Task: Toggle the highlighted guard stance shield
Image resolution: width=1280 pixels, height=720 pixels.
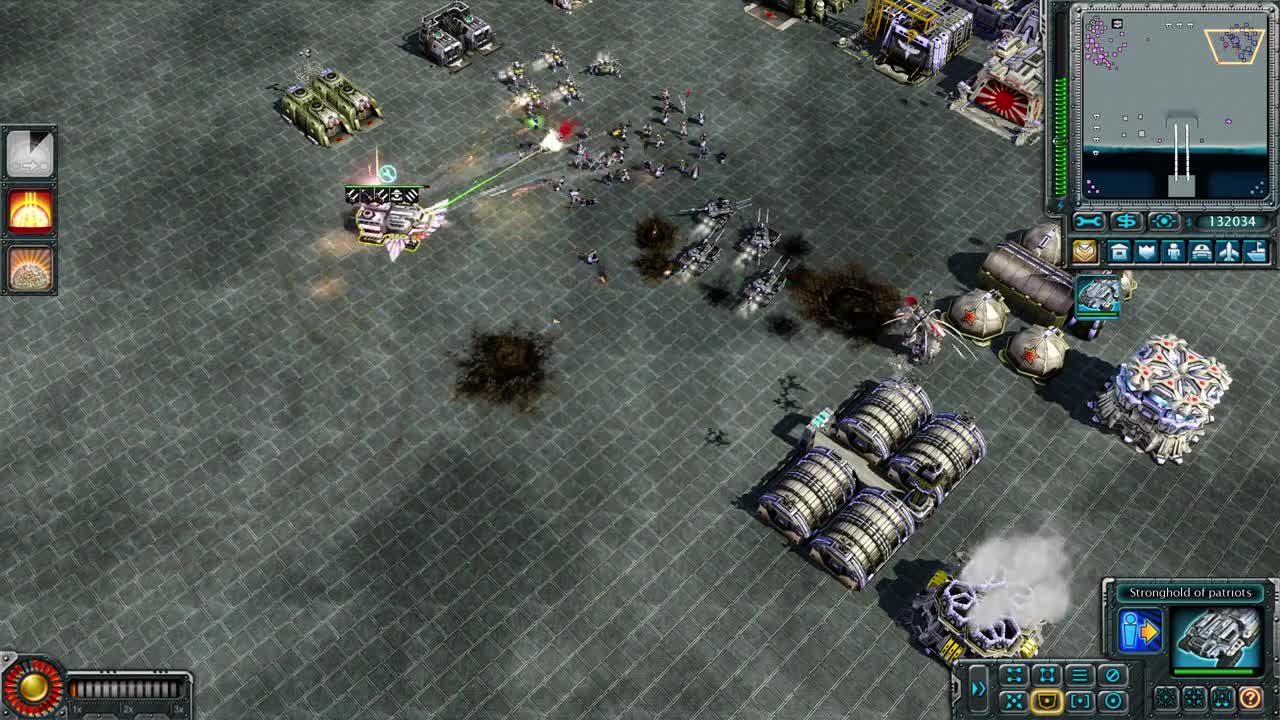Action: click(x=1046, y=699)
